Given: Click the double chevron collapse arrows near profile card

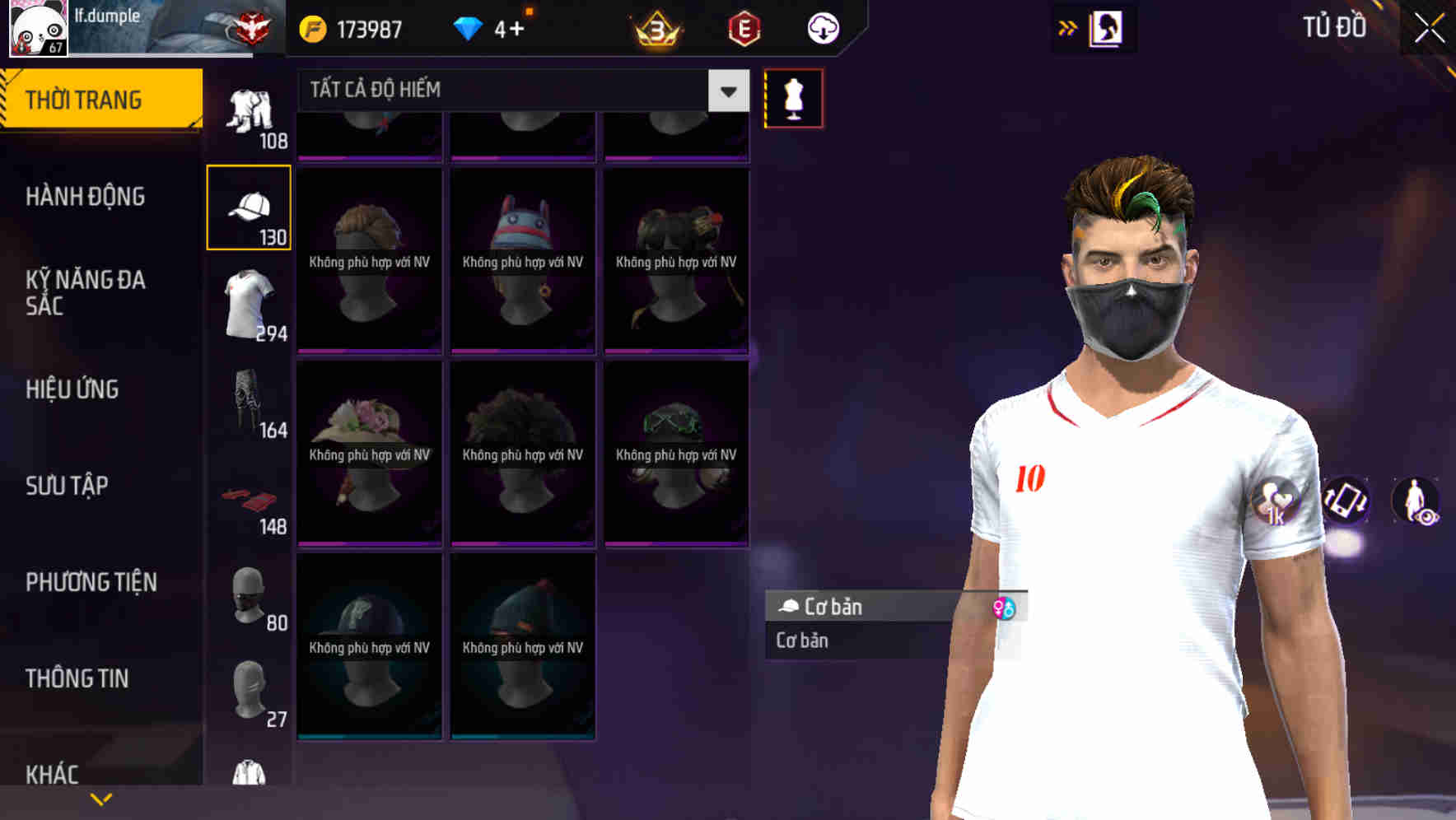Looking at the screenshot, I should coord(1068,27).
